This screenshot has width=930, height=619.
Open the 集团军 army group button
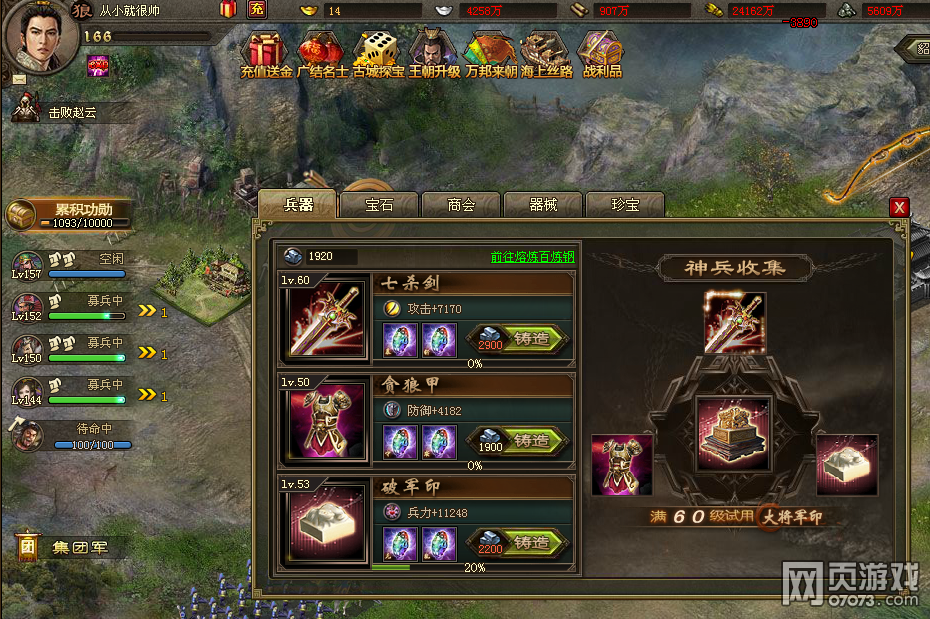tap(72, 547)
